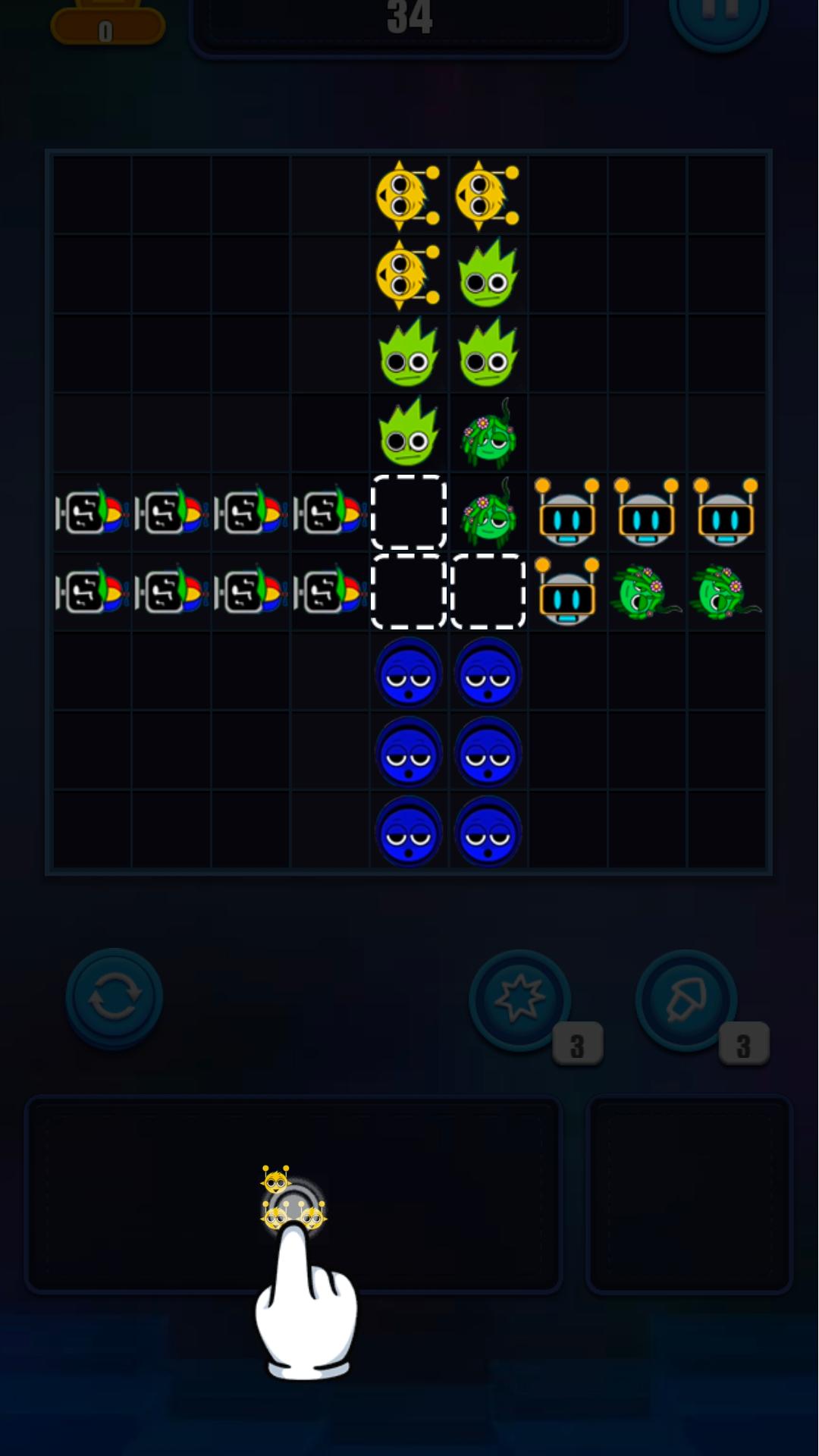Viewport: 819px width, 1456px height.
Task: Pause the game with the top-right button
Action: pyautogui.click(x=718, y=15)
